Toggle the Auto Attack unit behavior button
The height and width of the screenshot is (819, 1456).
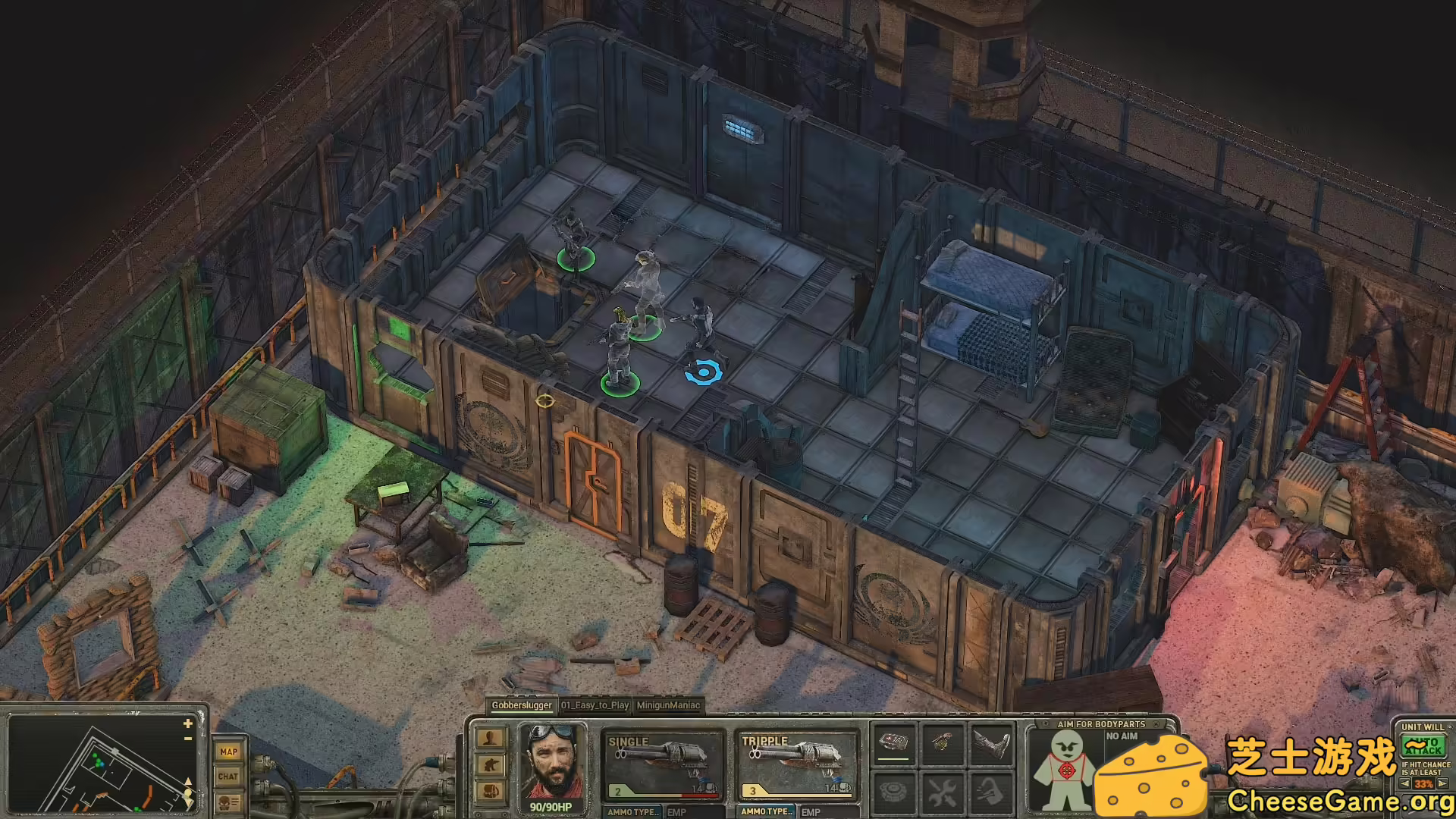tap(1423, 746)
